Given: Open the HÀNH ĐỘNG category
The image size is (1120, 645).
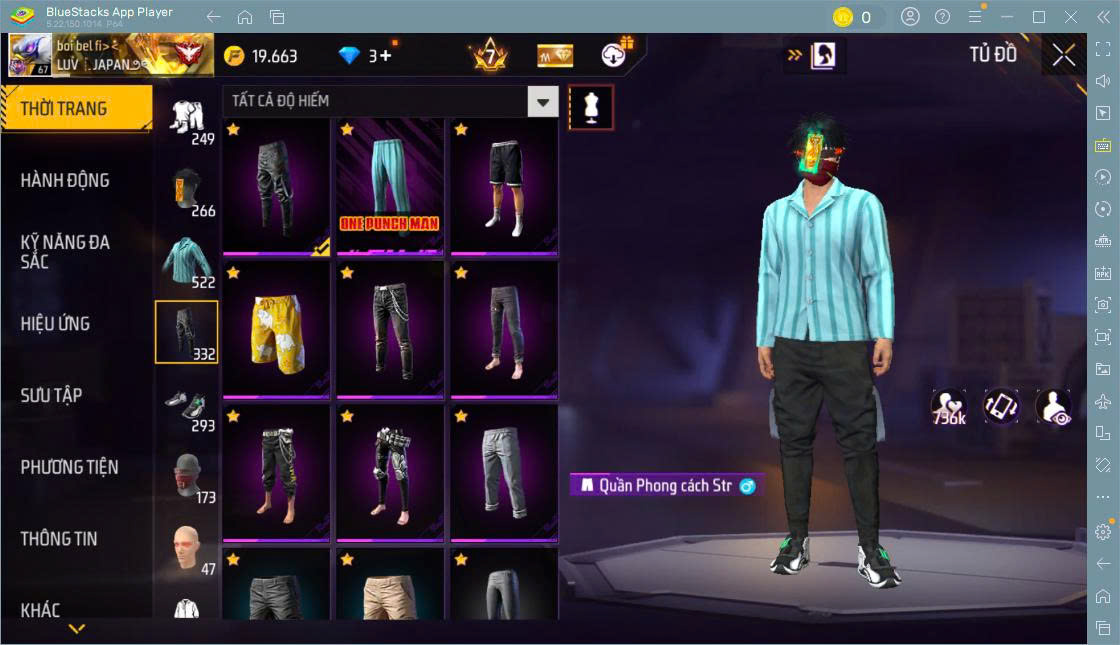Looking at the screenshot, I should click(65, 180).
